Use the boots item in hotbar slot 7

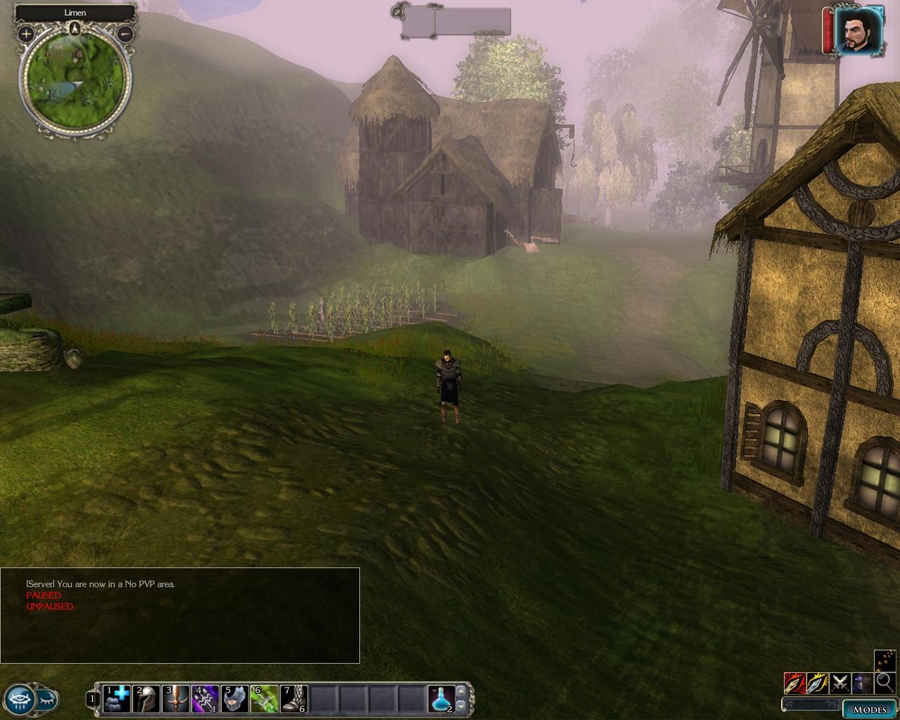pos(293,698)
